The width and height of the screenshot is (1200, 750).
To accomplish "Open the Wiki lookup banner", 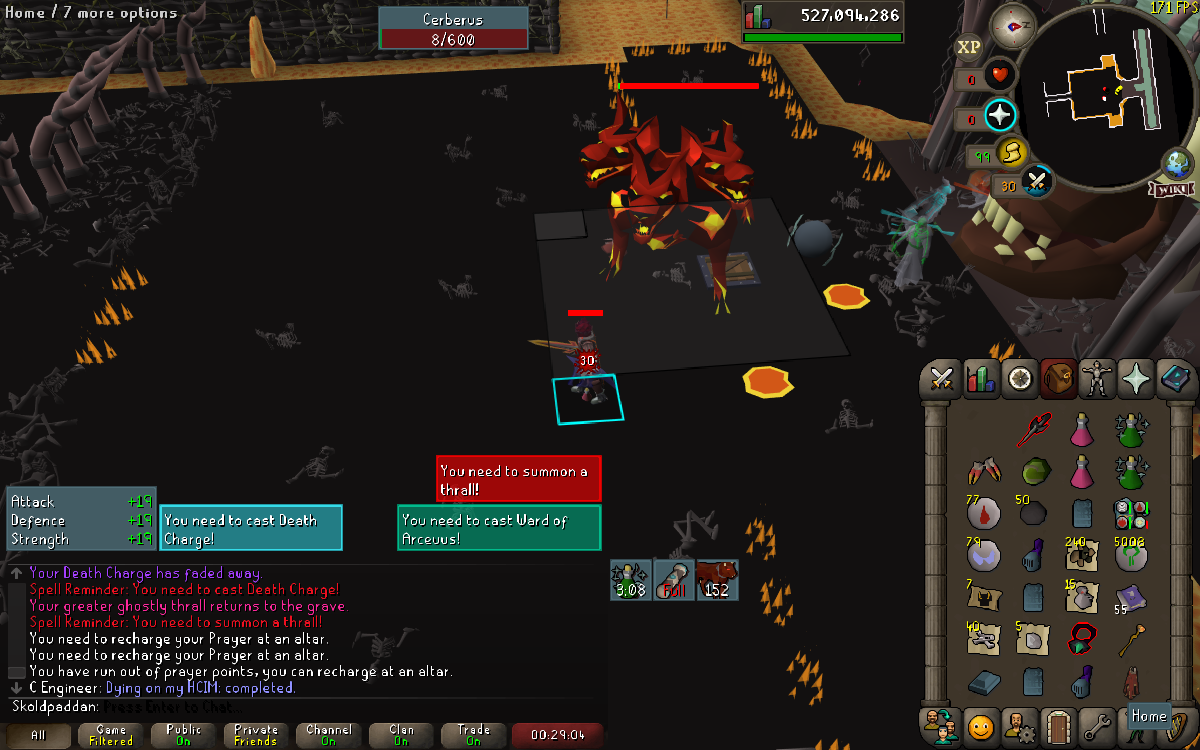I will coord(1172,189).
